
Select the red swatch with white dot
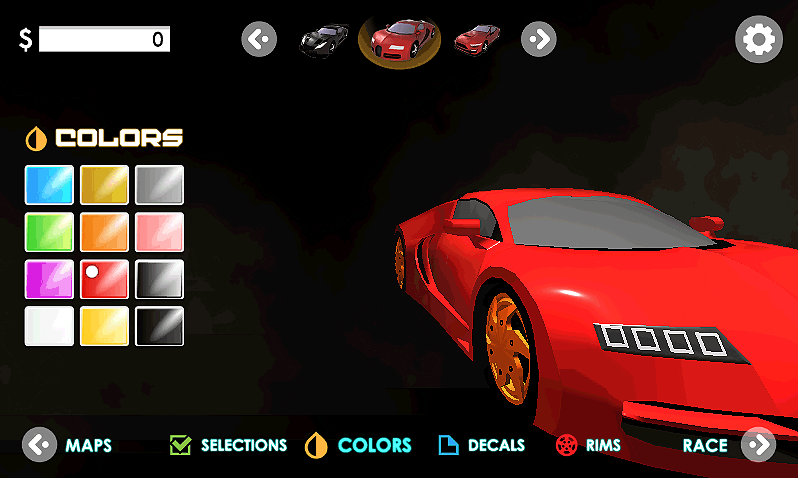pyautogui.click(x=105, y=279)
